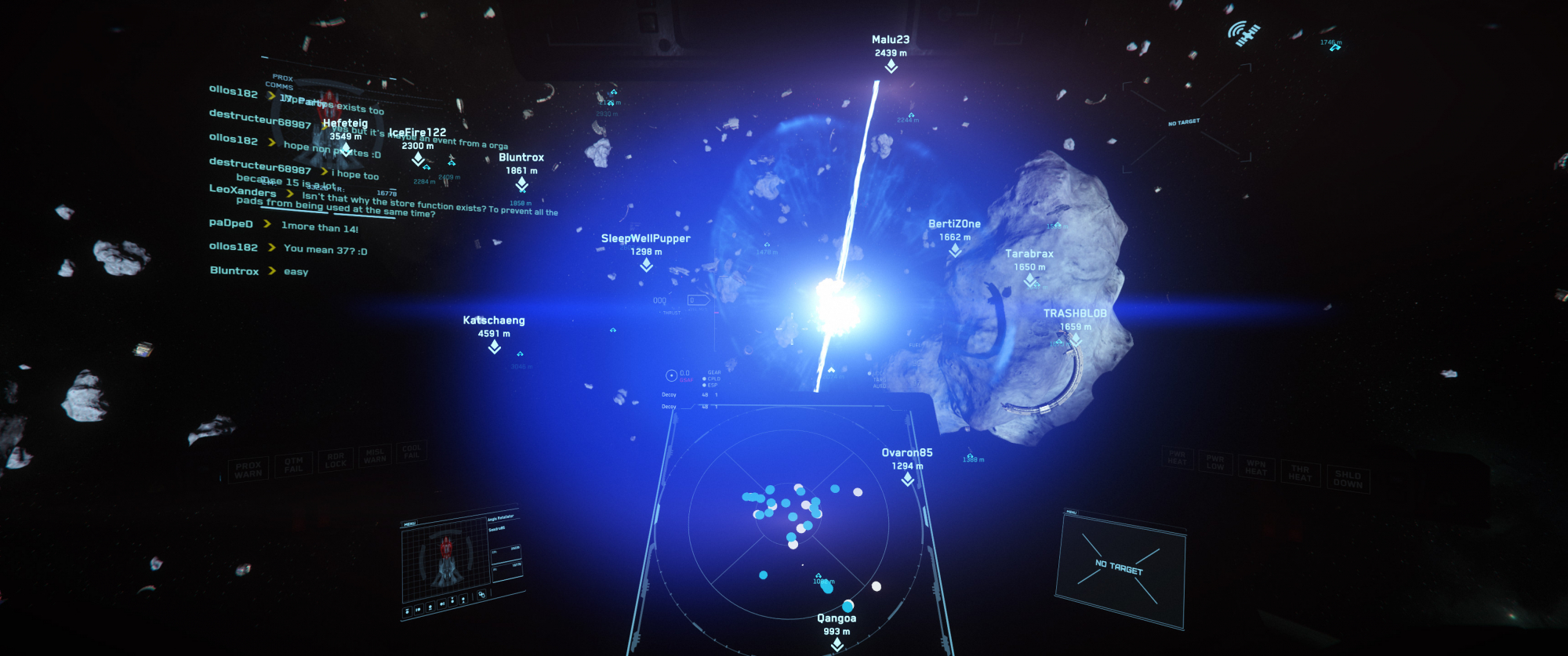Select the IceFire122 player marker

click(418, 159)
